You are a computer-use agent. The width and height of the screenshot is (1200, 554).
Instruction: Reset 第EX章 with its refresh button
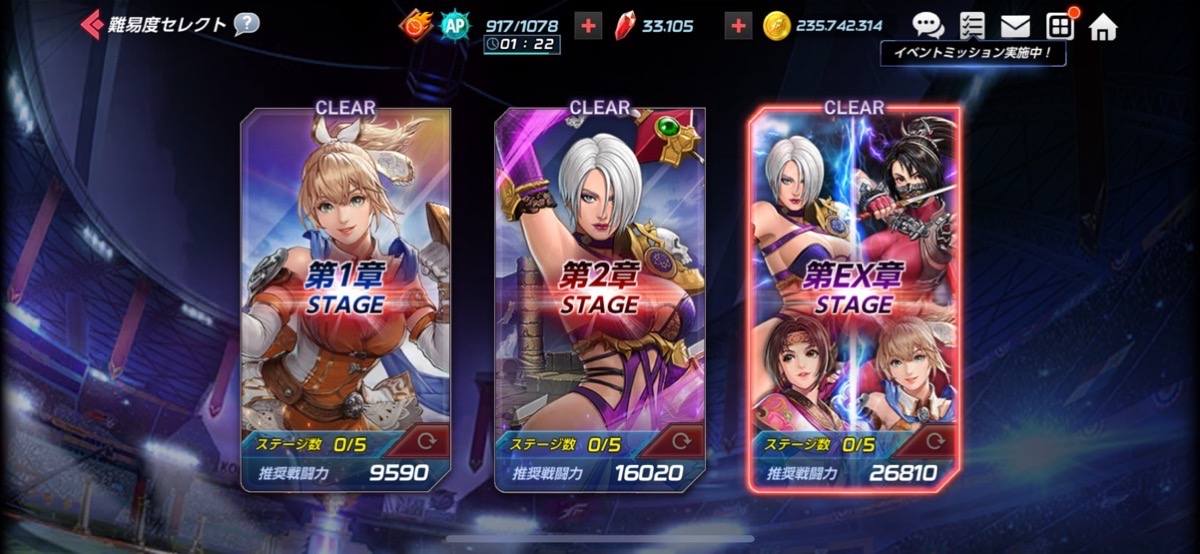[x=936, y=441]
